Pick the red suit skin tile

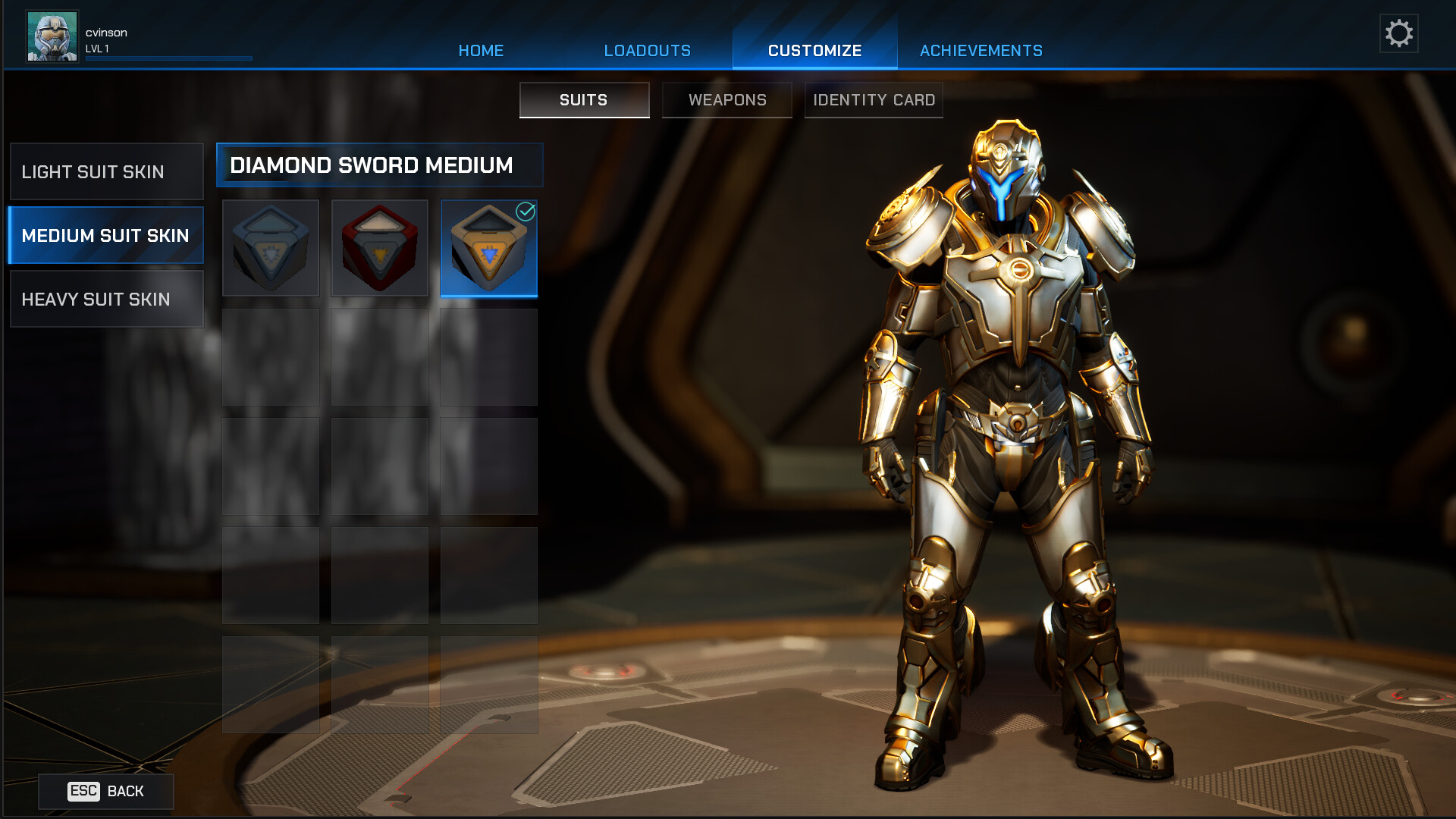380,249
